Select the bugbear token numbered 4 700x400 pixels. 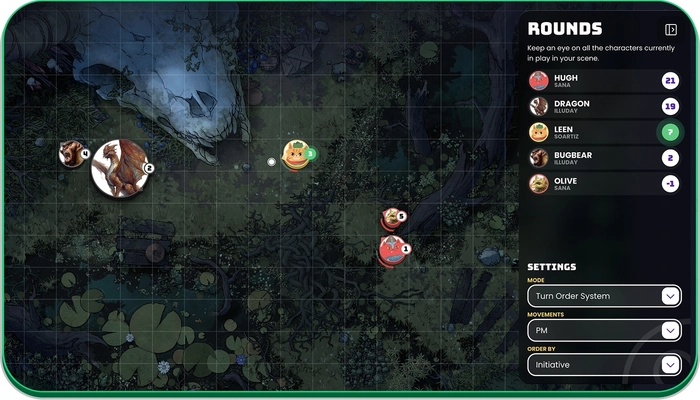(71, 154)
